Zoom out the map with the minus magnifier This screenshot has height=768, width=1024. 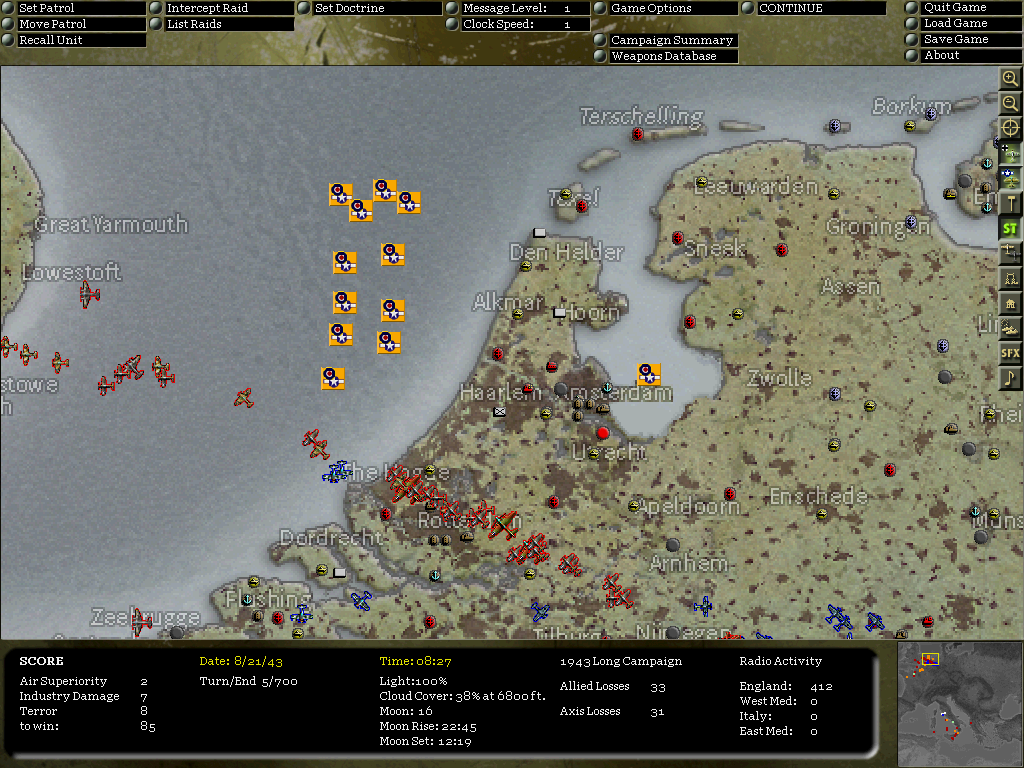click(x=1010, y=103)
